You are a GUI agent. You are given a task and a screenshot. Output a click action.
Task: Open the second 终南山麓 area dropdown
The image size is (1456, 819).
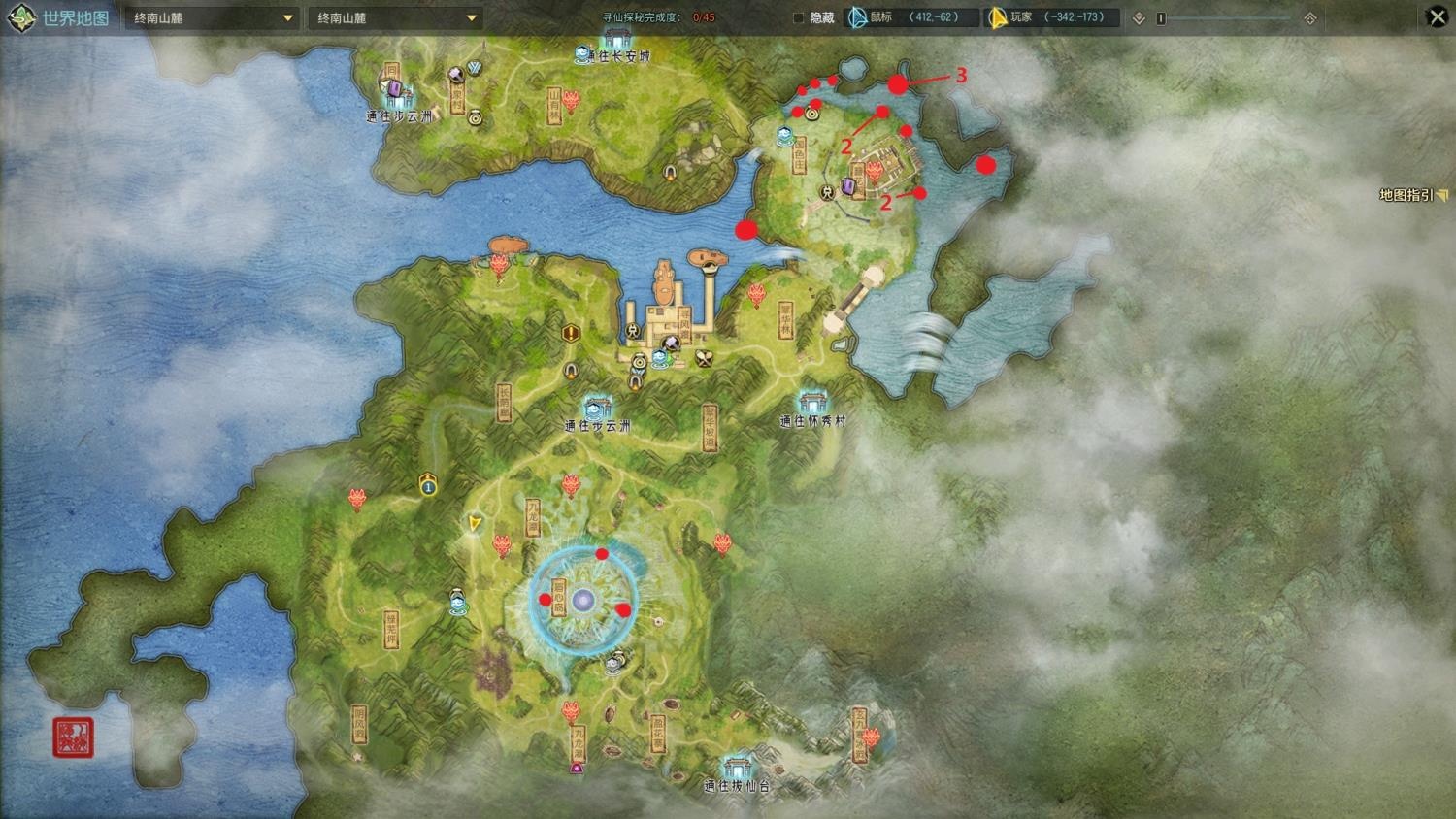click(x=395, y=18)
